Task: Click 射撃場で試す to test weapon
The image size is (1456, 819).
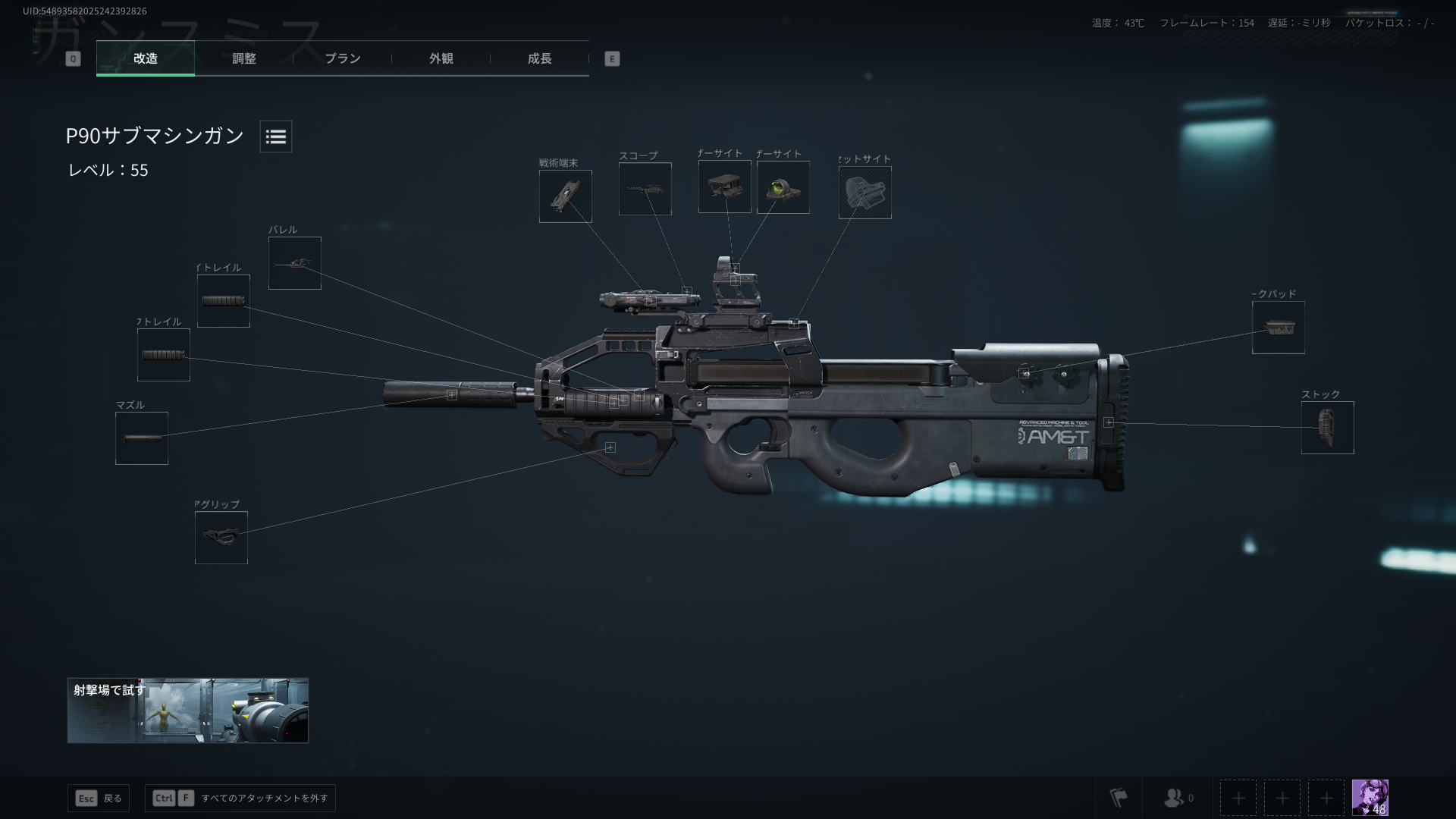Action: (187, 710)
